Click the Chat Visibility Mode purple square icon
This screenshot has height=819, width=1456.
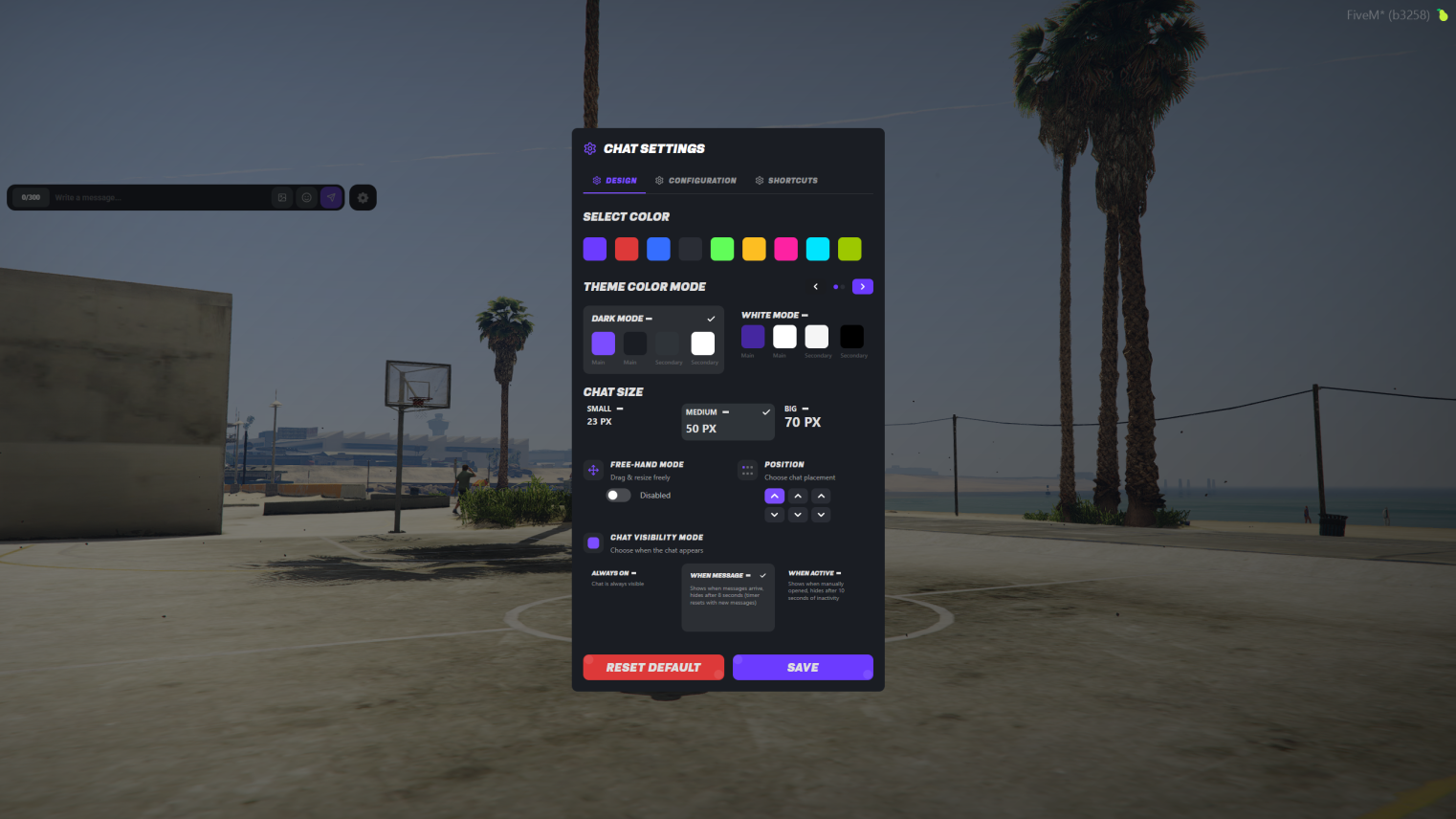[x=593, y=542]
